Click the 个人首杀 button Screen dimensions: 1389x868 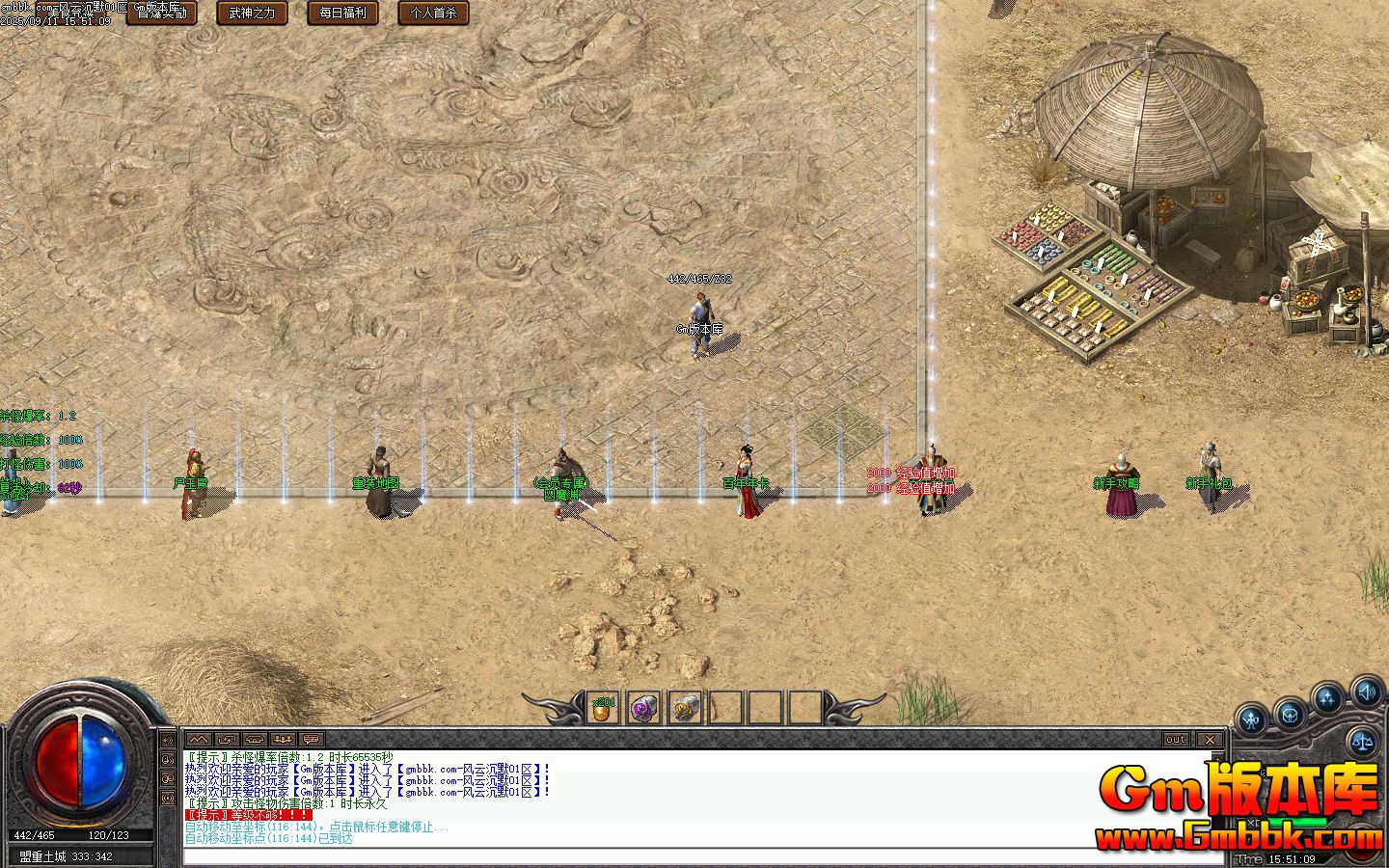coord(433,13)
